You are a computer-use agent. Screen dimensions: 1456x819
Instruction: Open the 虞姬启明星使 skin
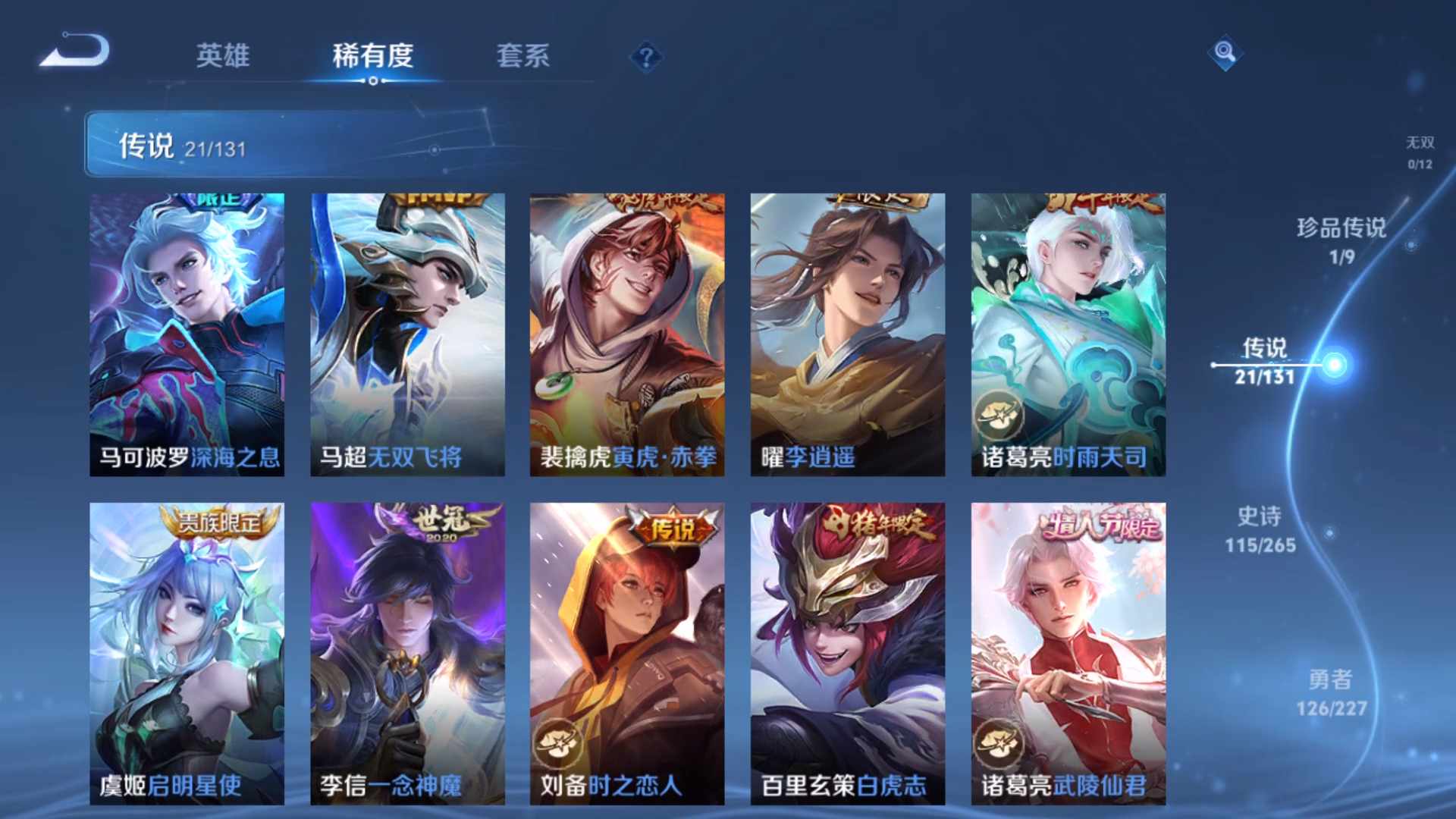187,652
